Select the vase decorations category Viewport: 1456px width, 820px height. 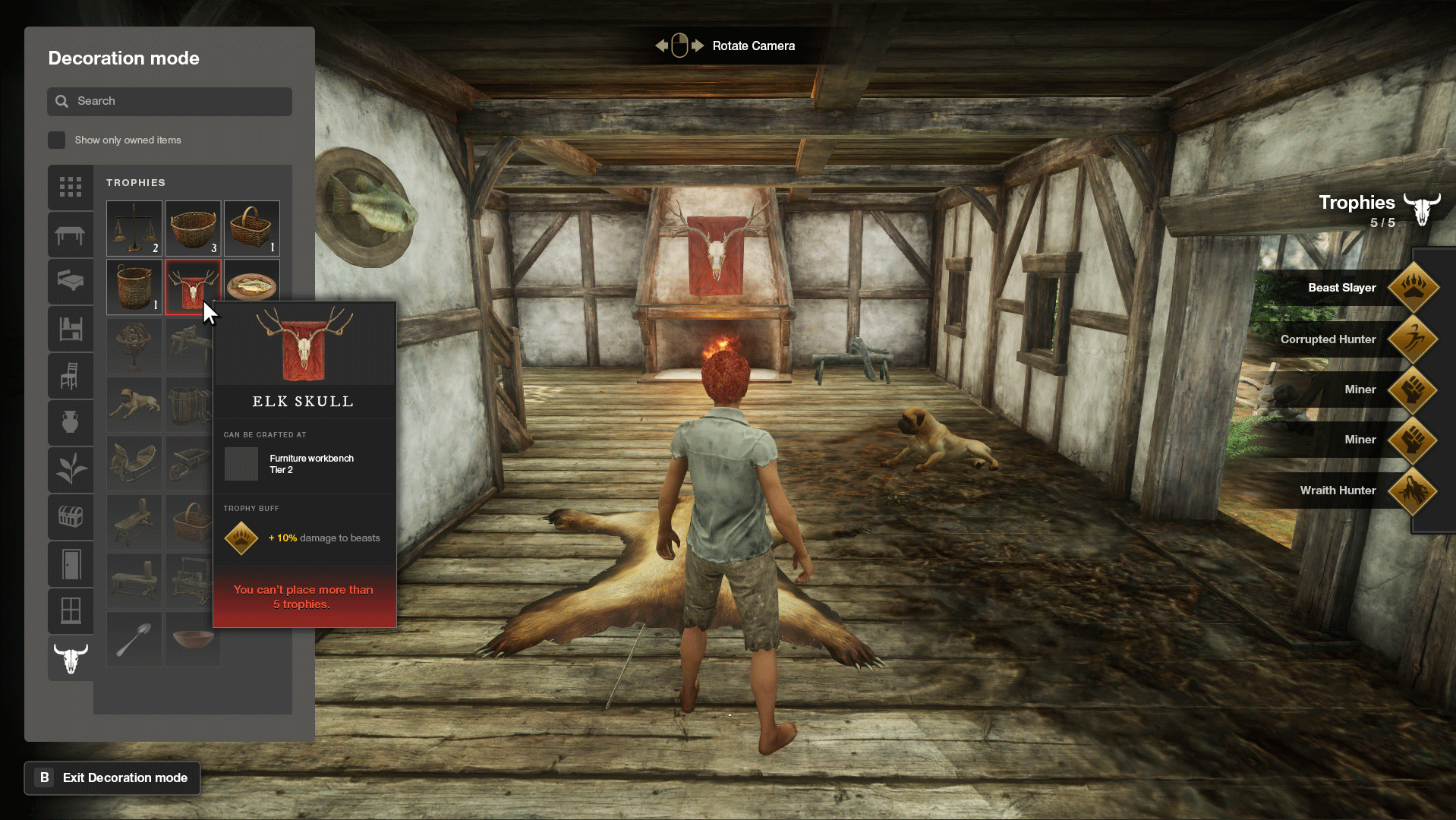click(71, 422)
